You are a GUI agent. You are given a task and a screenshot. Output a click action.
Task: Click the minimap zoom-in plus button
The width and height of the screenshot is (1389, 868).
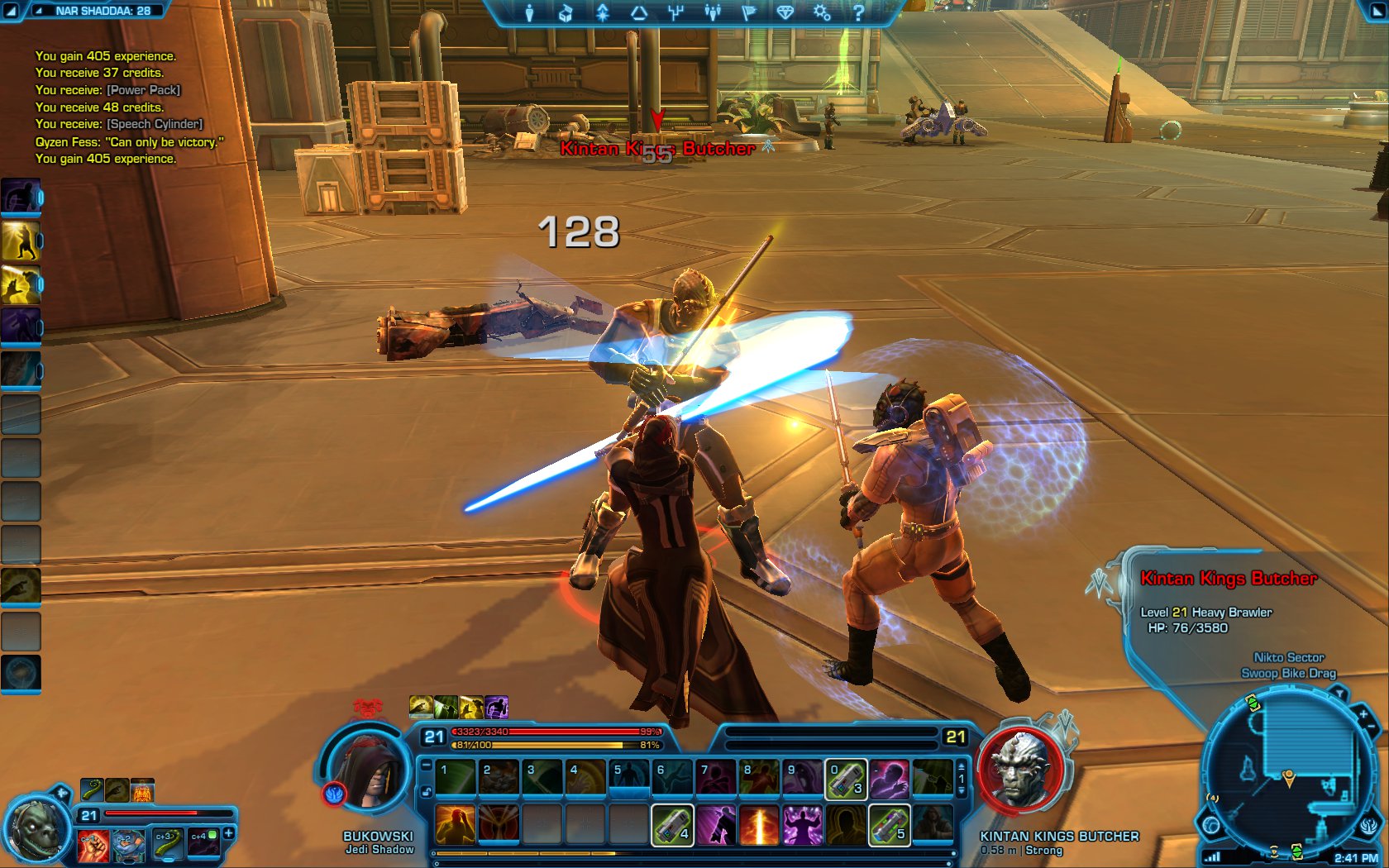pos(1363,713)
